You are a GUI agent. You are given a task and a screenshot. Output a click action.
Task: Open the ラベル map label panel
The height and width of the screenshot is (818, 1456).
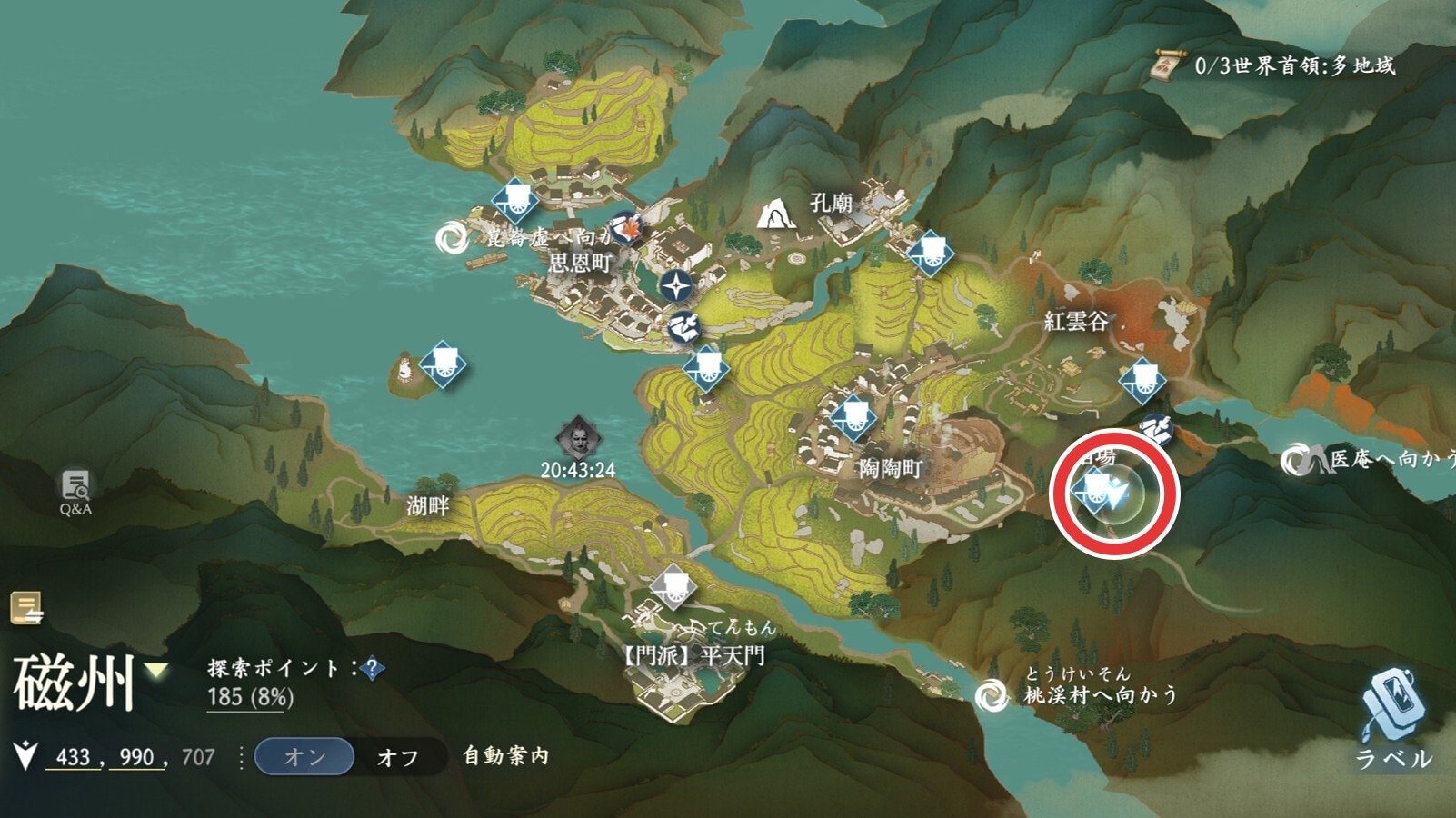click(1393, 718)
